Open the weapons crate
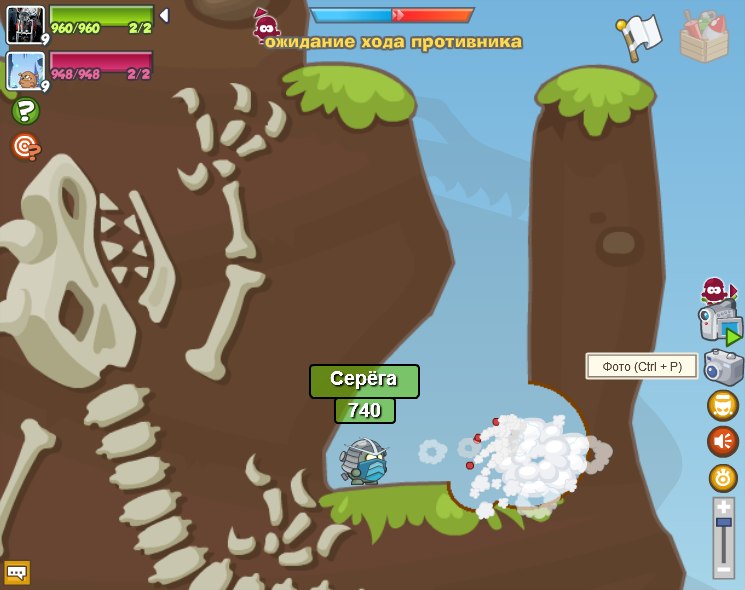This screenshot has width=745, height=590. (x=704, y=36)
